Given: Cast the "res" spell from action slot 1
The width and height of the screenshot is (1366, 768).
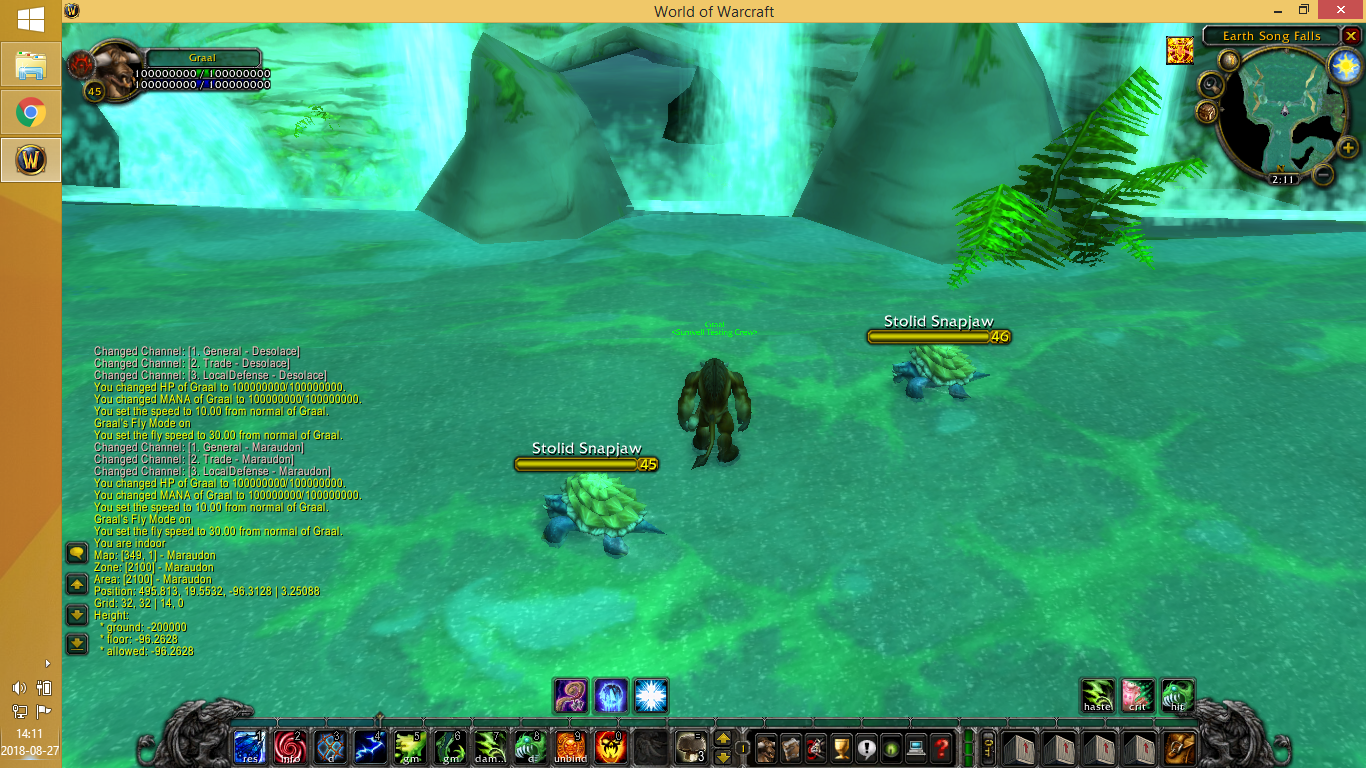Looking at the screenshot, I should coord(248,746).
